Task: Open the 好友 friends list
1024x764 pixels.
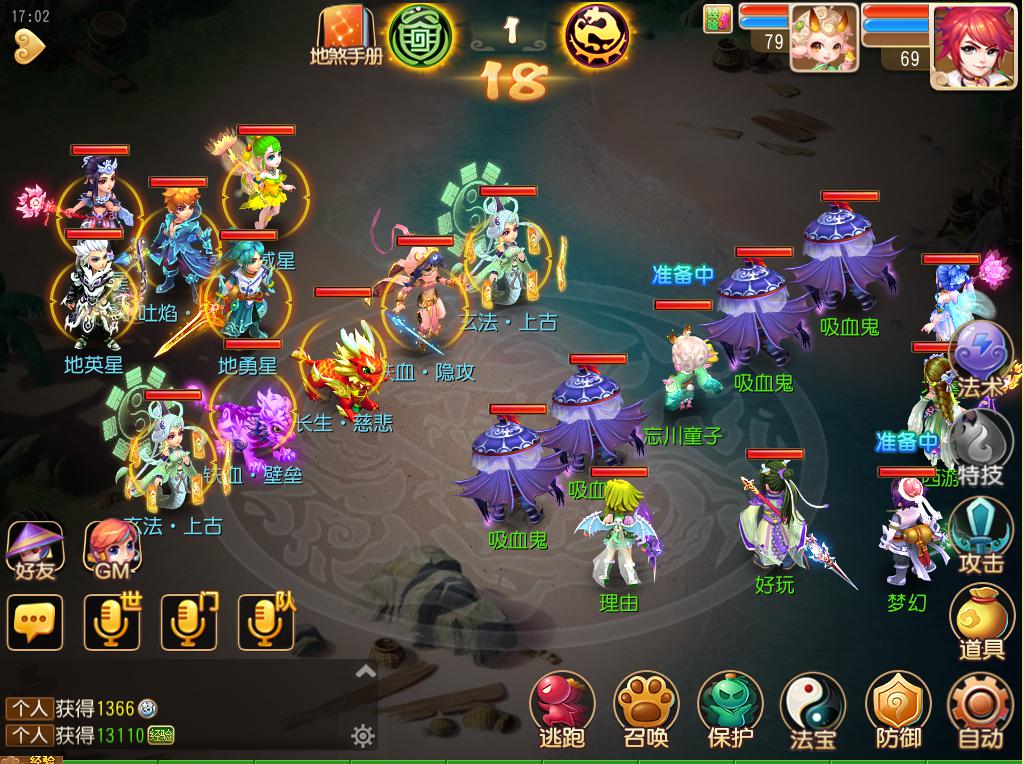Action: pyautogui.click(x=34, y=548)
